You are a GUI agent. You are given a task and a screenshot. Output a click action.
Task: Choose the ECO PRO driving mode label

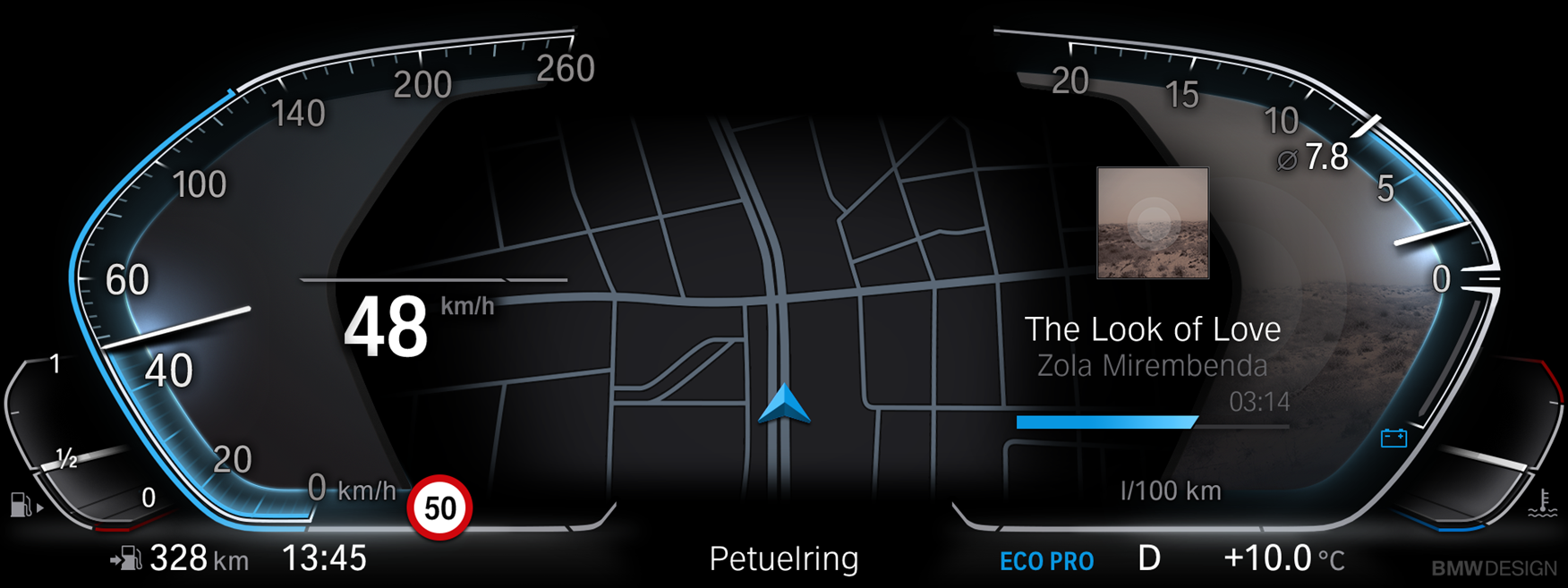tap(1046, 561)
